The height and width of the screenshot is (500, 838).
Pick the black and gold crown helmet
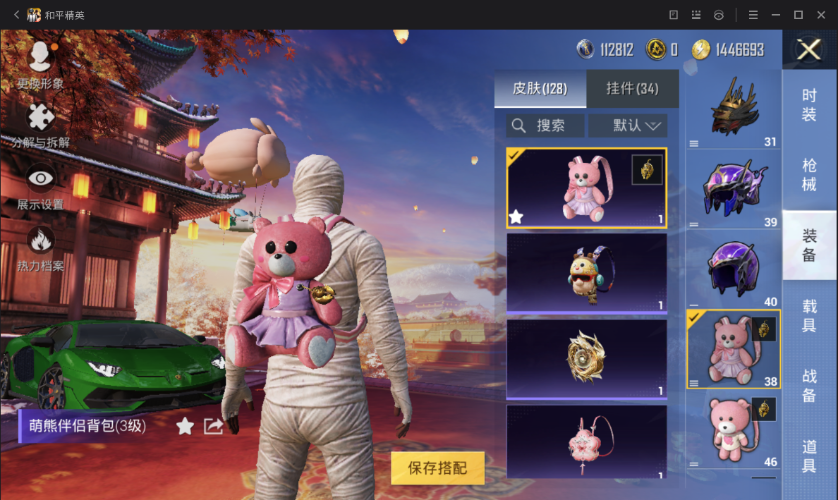click(734, 108)
